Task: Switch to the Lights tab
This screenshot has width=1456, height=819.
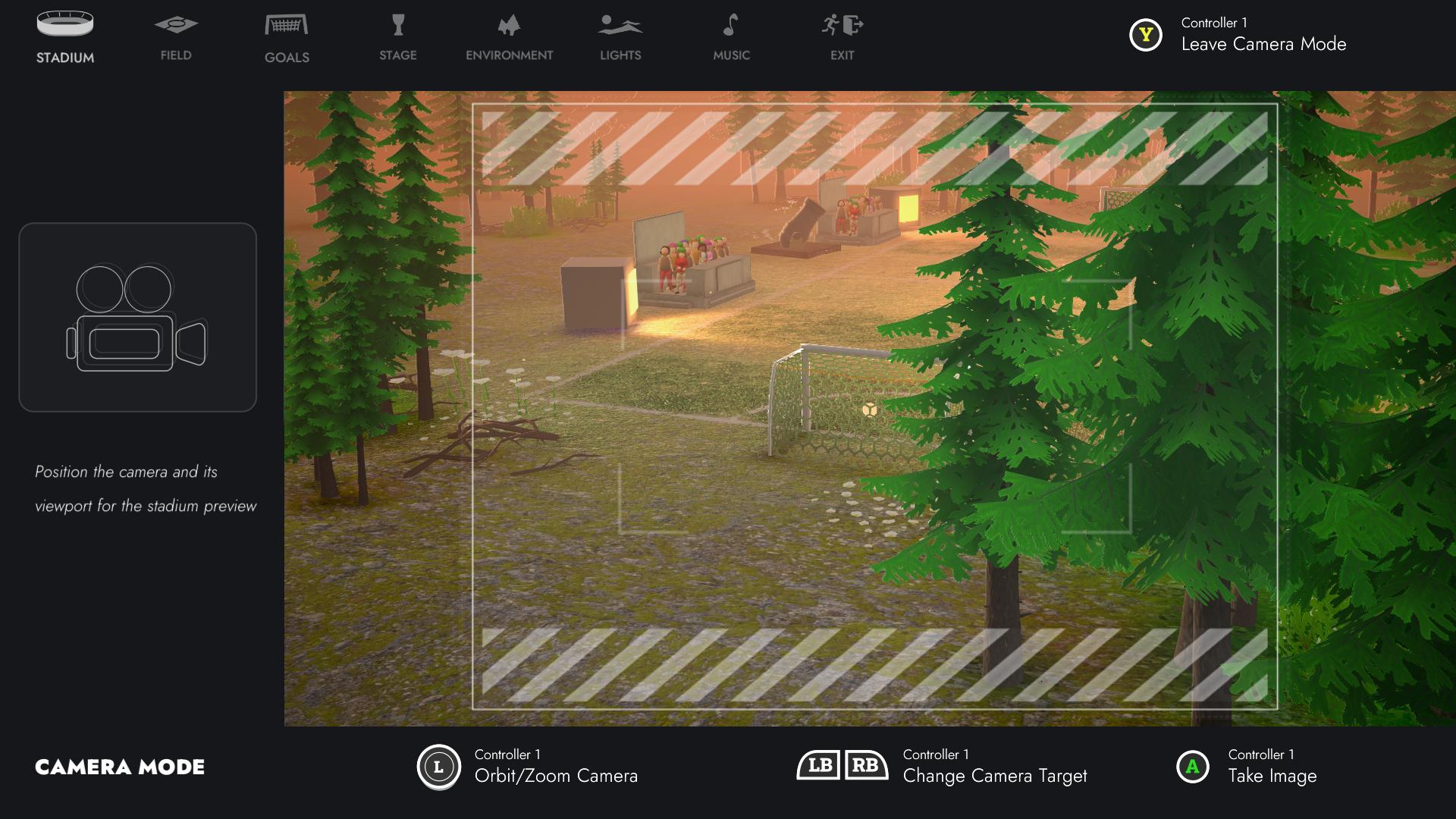Action: click(x=620, y=38)
